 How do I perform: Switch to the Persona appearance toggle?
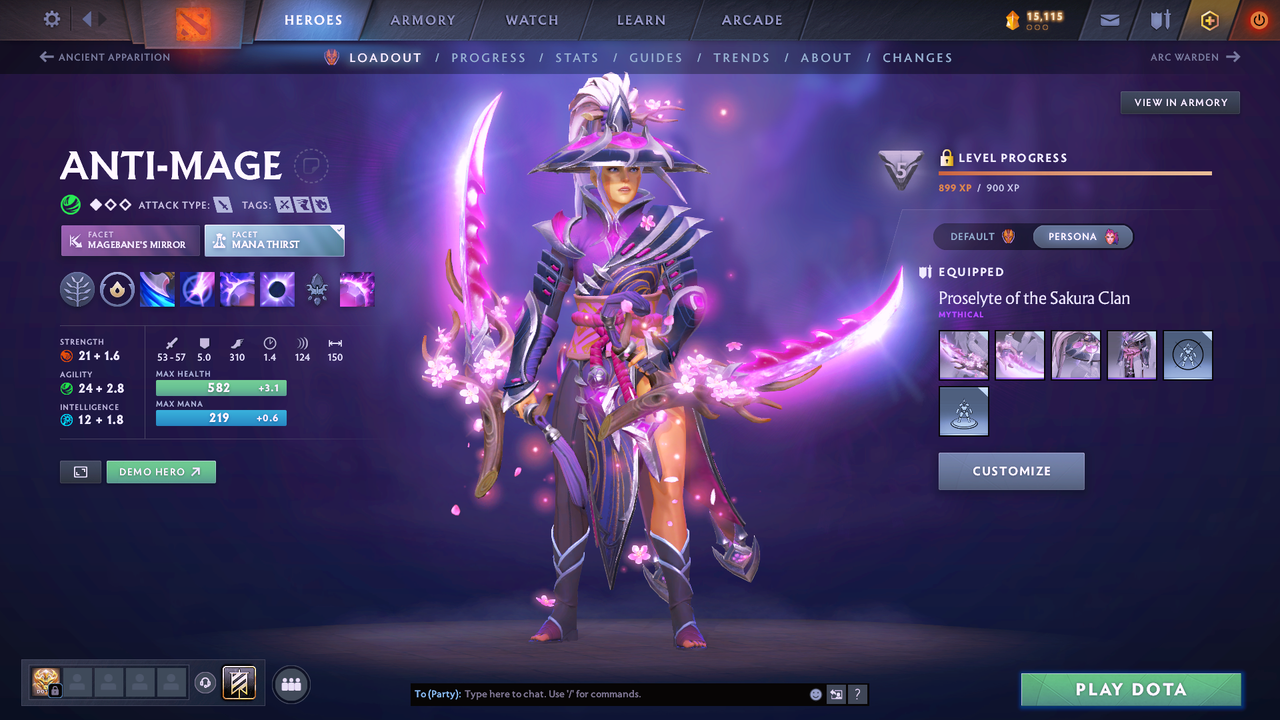(x=1083, y=237)
